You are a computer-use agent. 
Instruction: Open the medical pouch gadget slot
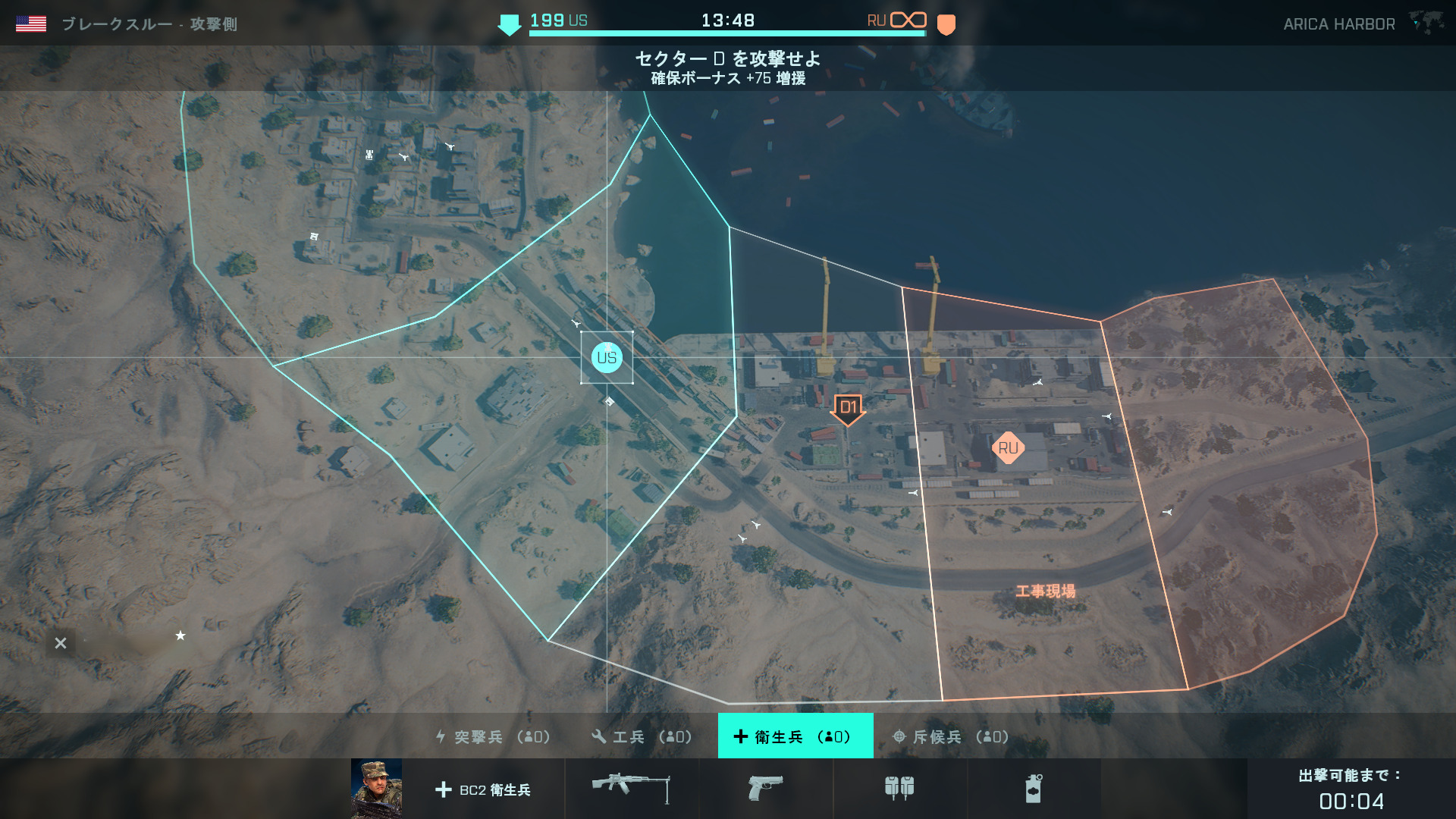[899, 789]
